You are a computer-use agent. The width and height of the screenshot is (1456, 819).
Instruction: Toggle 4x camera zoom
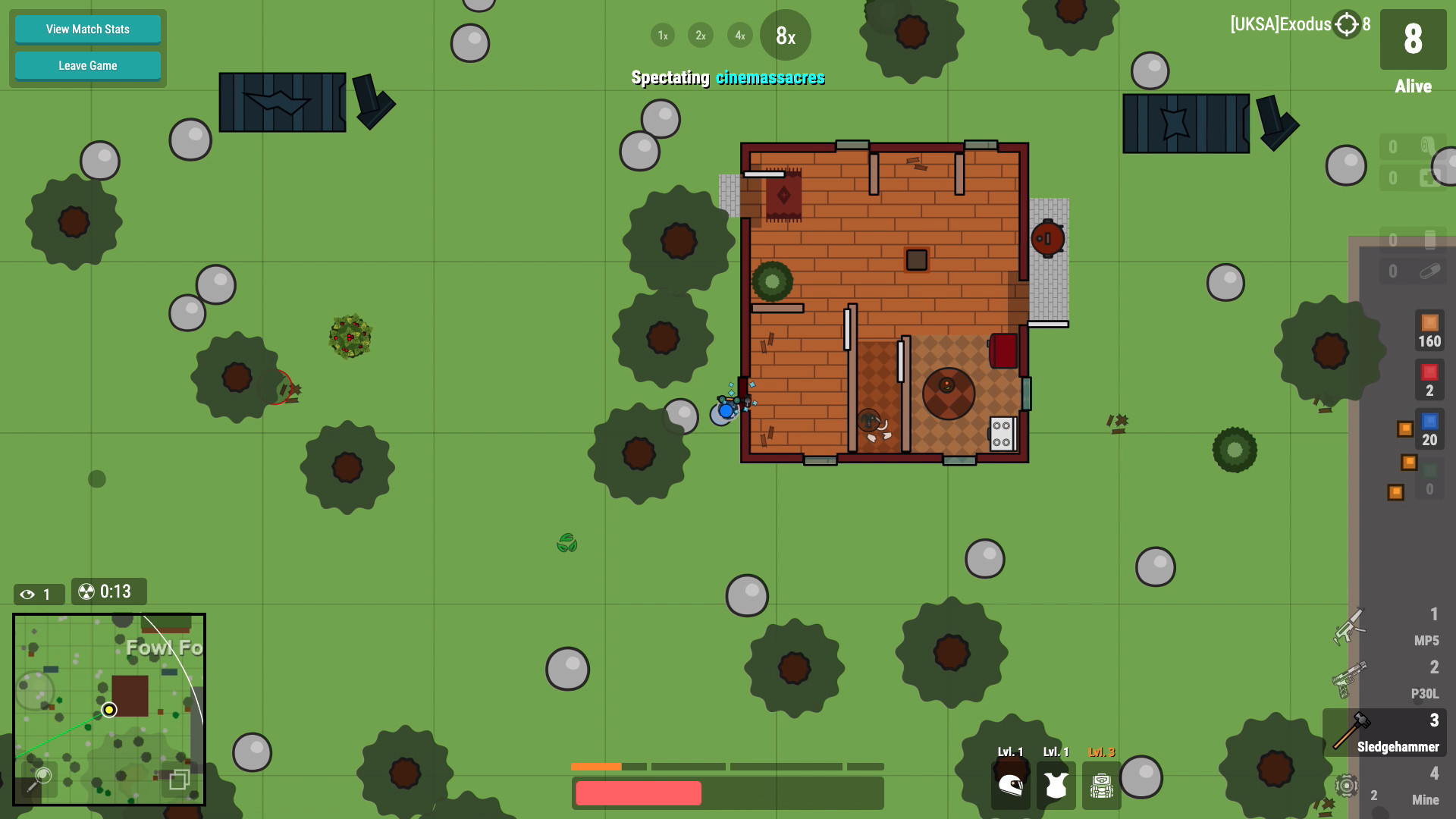tap(739, 35)
